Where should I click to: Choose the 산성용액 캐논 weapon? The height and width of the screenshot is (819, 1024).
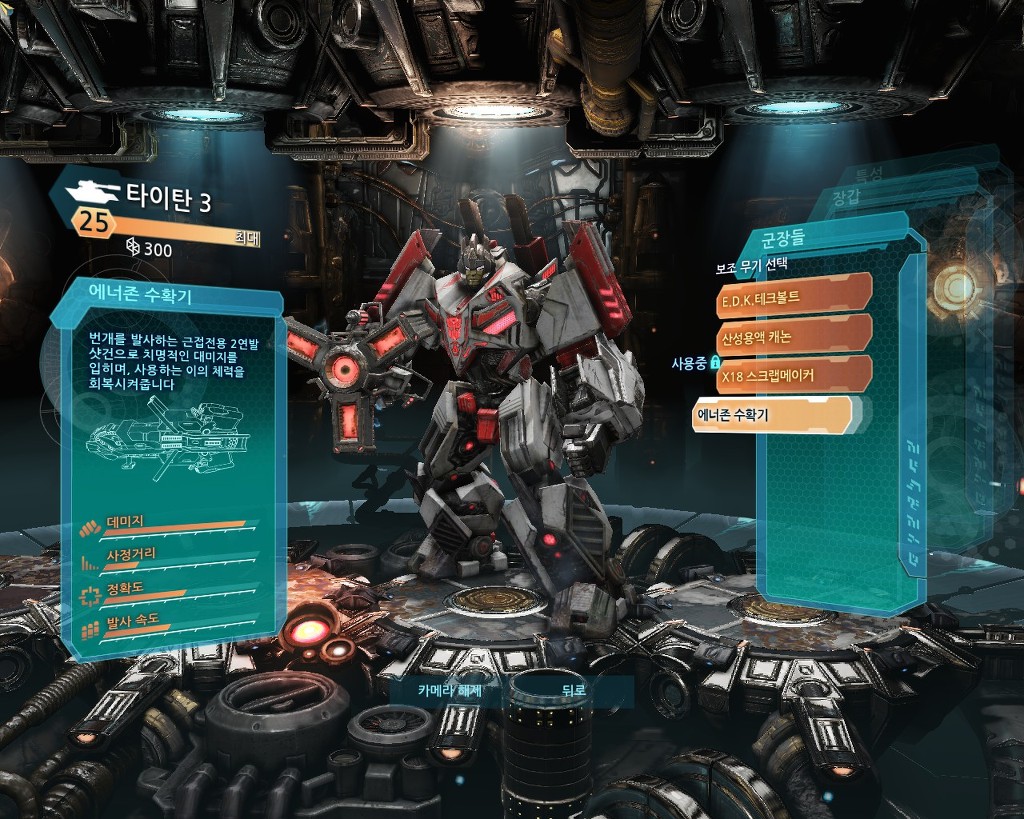(790, 337)
